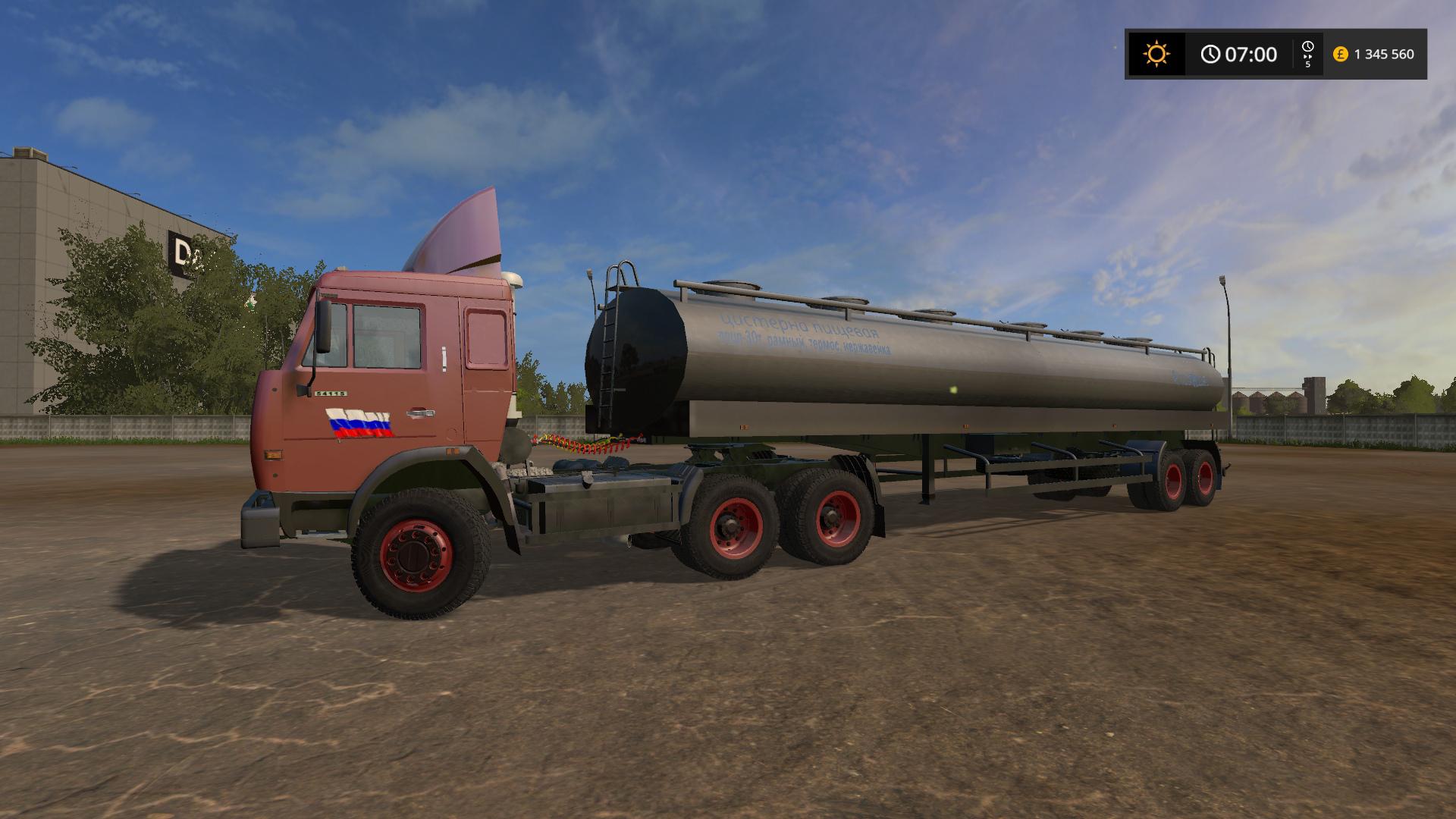Click the yellow pound coin icon
The image size is (1456, 819).
pos(1339,54)
